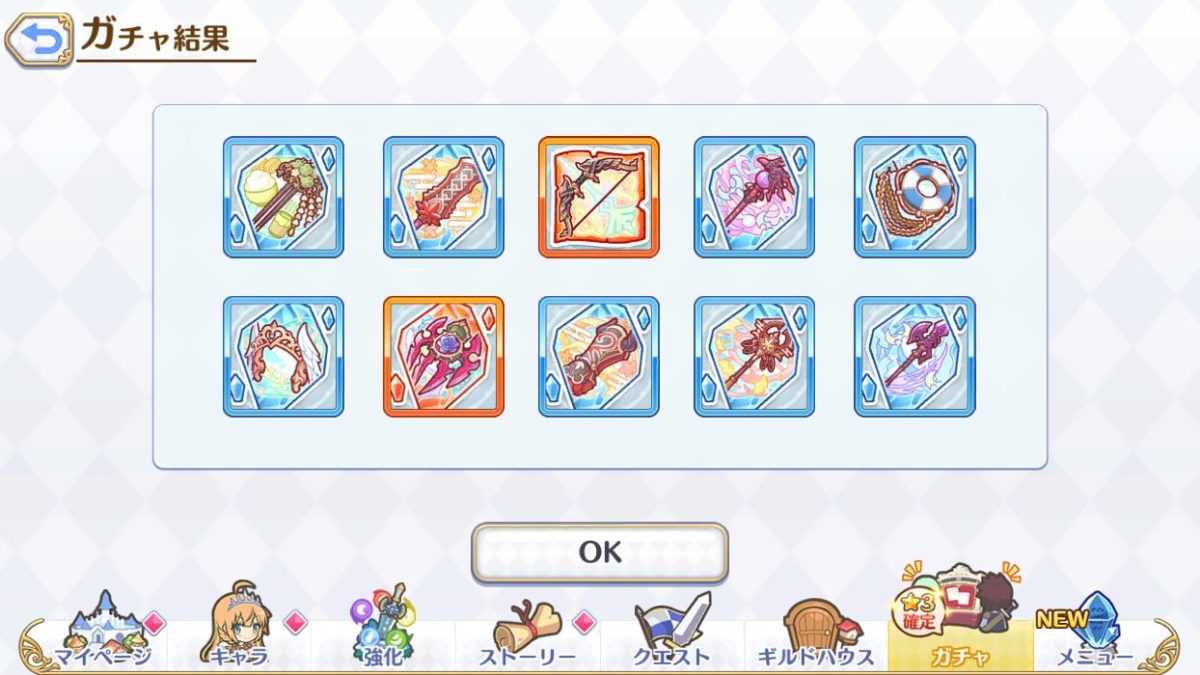The image size is (1200, 675).
Task: Tap the green dango sweets item
Action: point(283,197)
